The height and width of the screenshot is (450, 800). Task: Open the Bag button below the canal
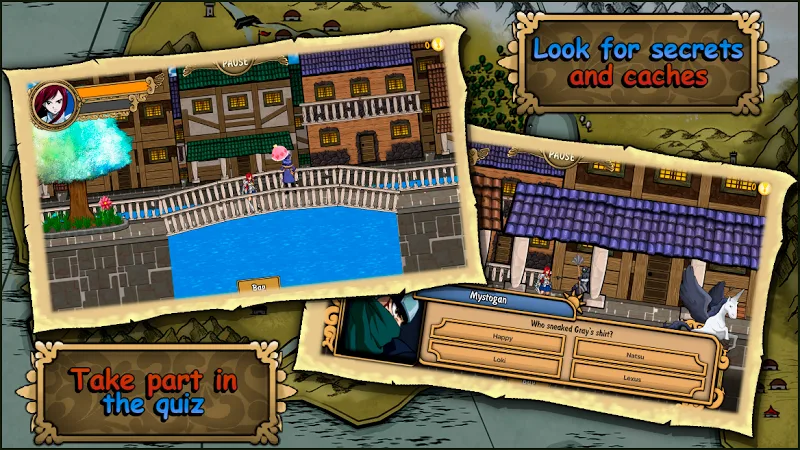pos(258,287)
